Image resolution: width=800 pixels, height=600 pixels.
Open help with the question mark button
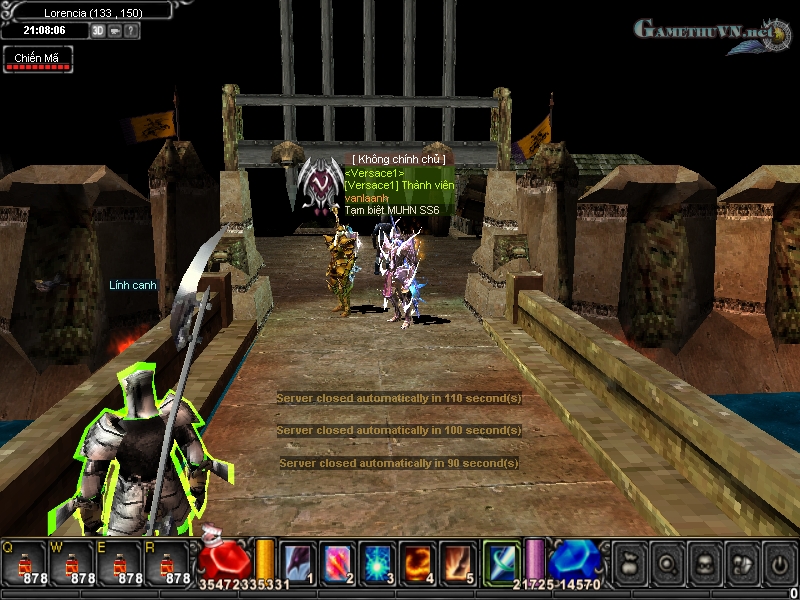click(131, 31)
